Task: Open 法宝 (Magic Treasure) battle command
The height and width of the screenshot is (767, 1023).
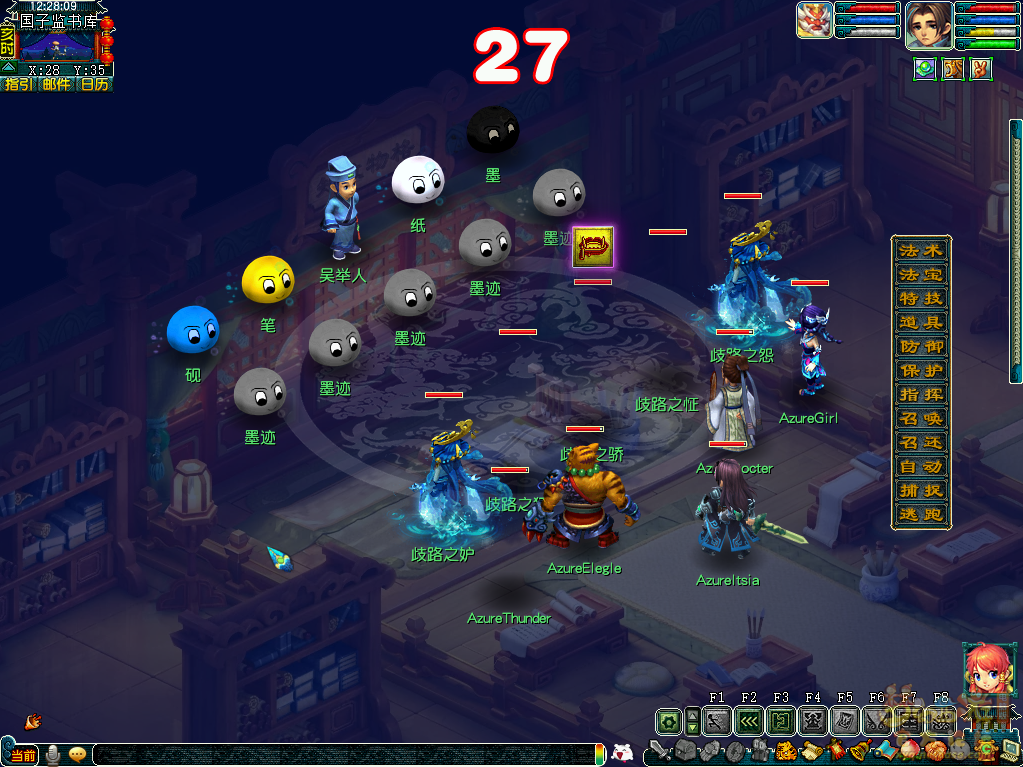Action: [920, 275]
